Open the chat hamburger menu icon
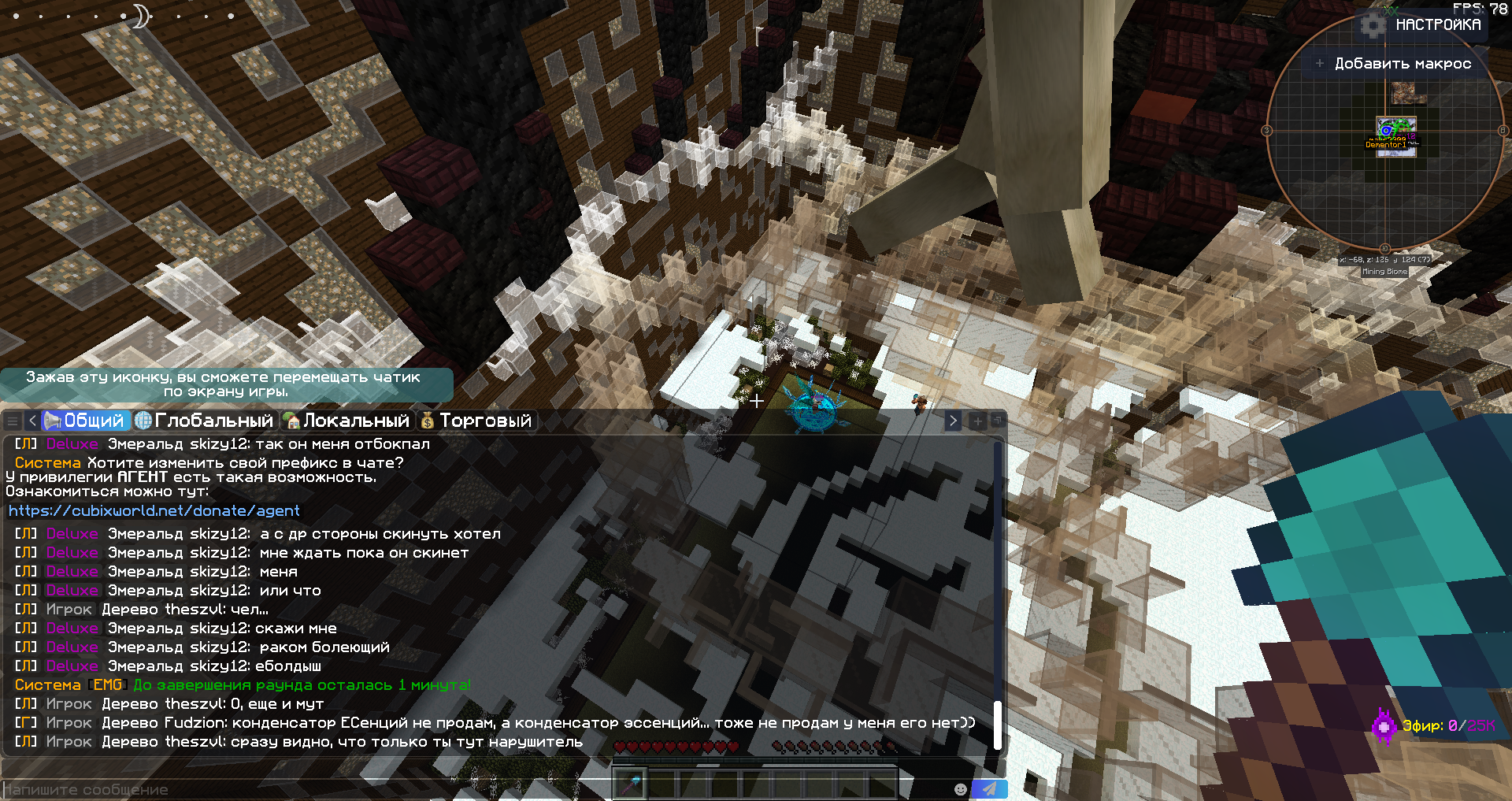Viewport: 1512px width, 801px height. 13,421
